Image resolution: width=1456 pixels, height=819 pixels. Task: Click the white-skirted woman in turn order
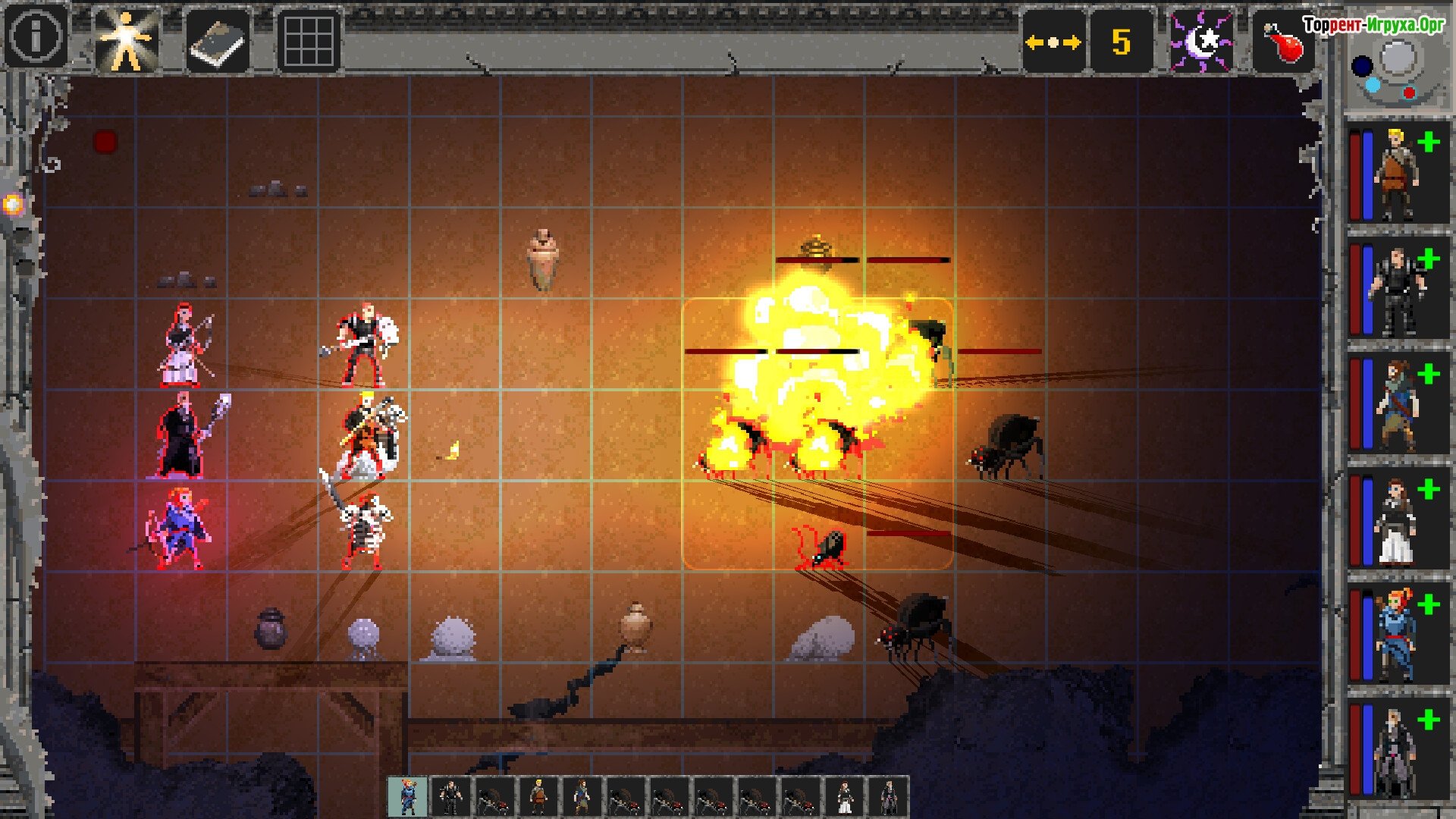[x=845, y=796]
